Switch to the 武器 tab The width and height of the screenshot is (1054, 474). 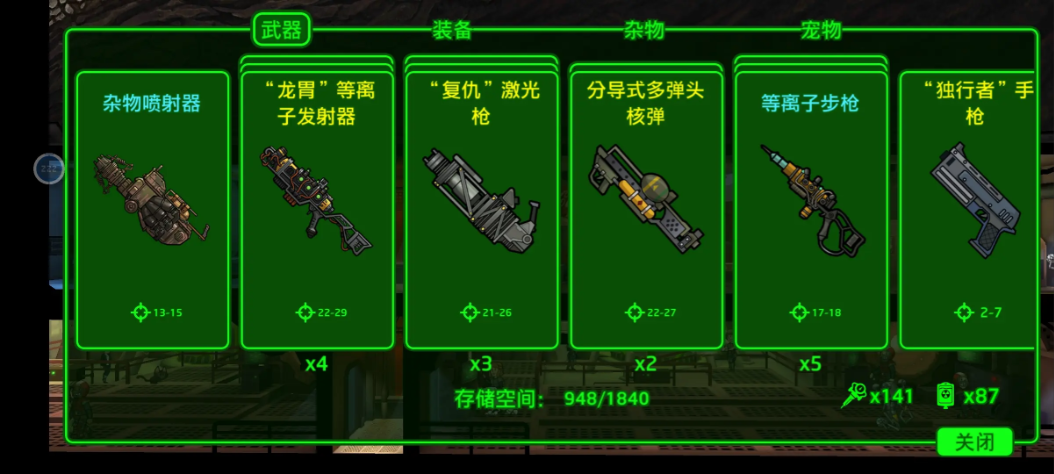click(x=281, y=30)
